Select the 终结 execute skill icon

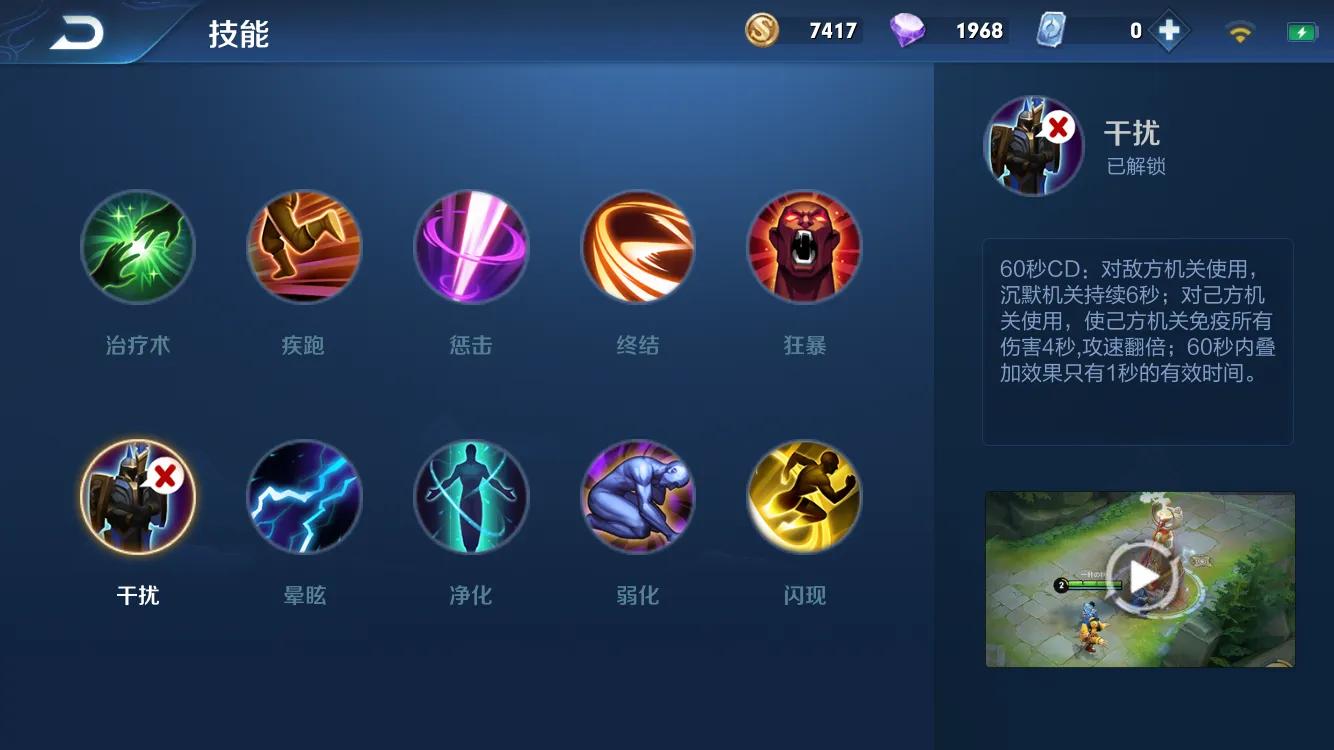tap(638, 246)
